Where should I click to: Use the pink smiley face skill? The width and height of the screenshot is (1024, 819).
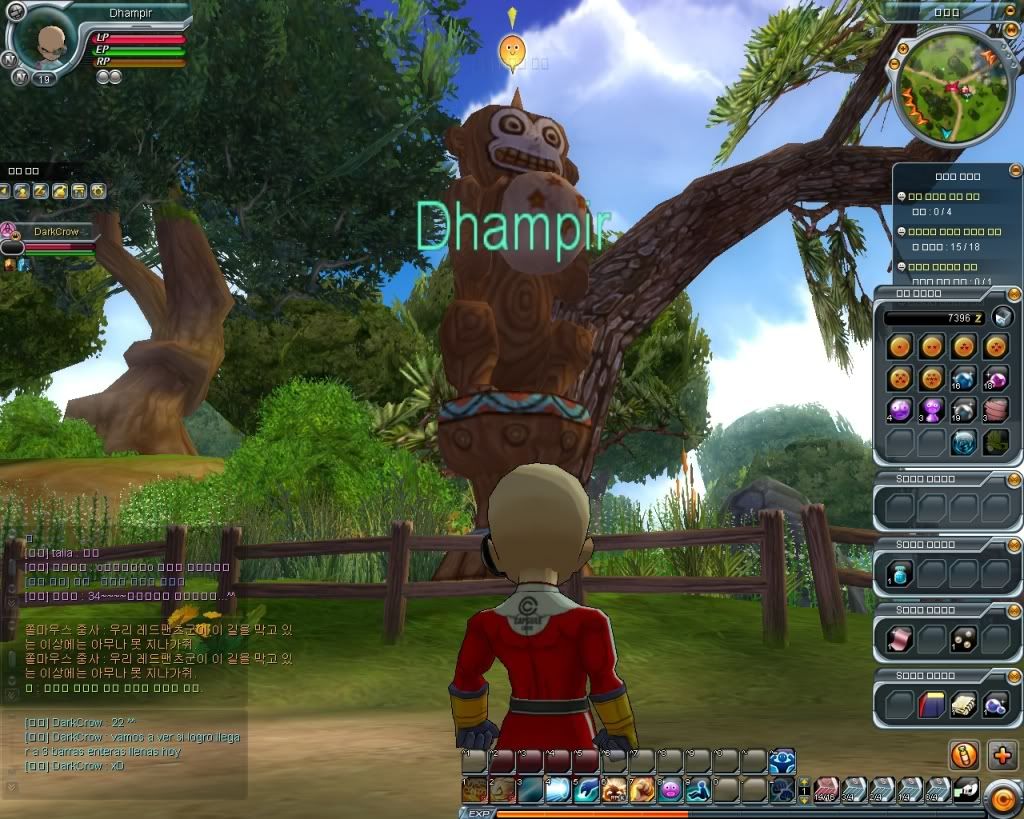669,790
